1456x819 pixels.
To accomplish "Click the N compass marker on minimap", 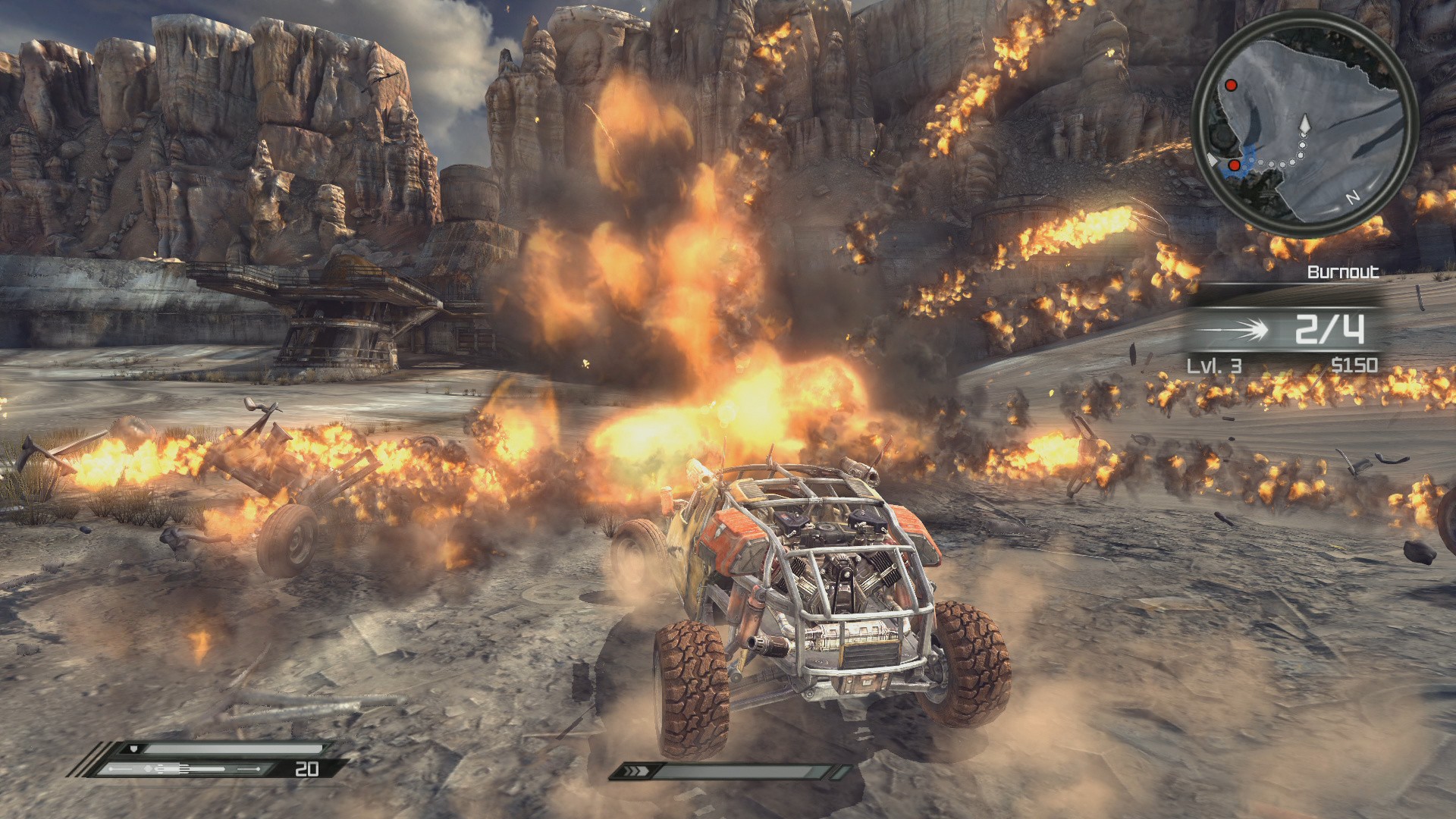I will 1352,198.
